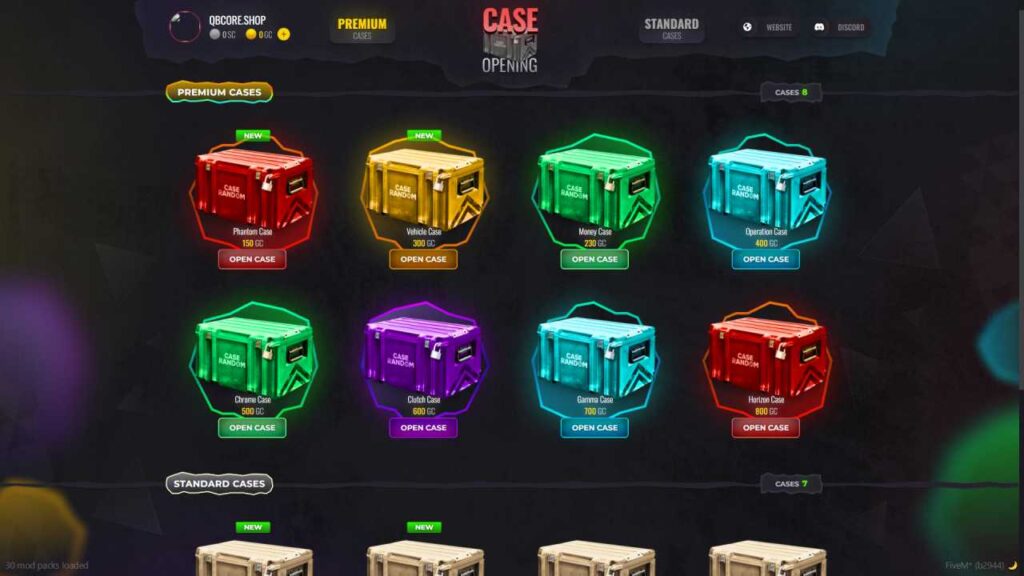Open the Gamma Case

[595, 427]
